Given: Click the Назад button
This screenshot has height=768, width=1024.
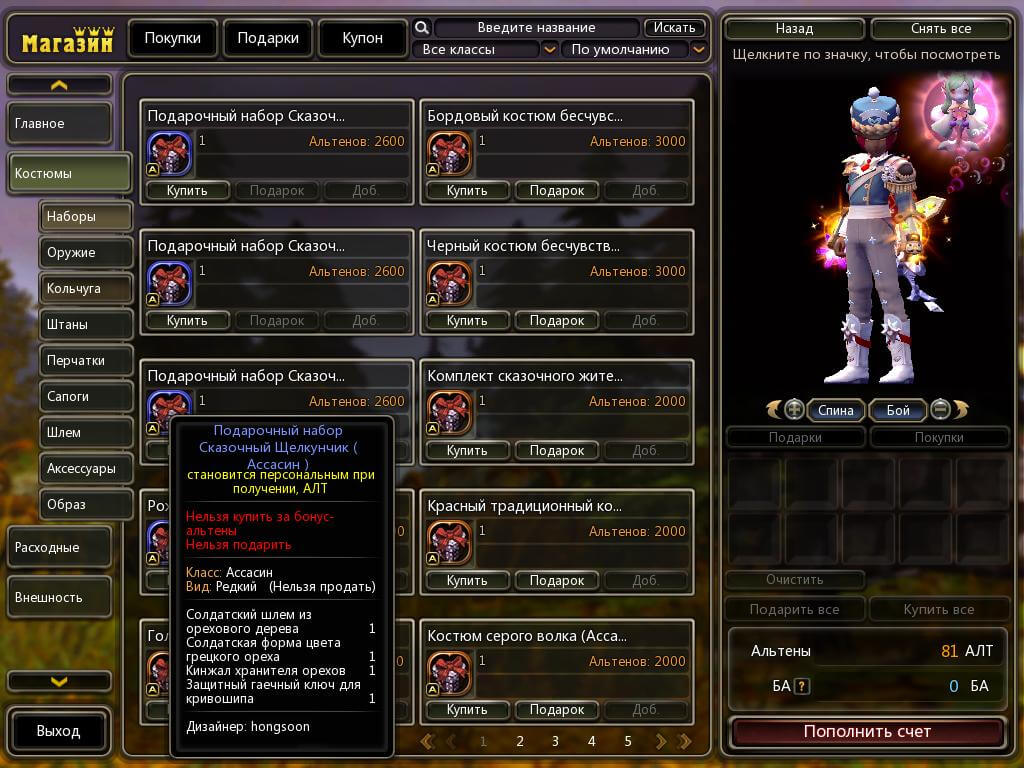Looking at the screenshot, I should click(x=794, y=29).
